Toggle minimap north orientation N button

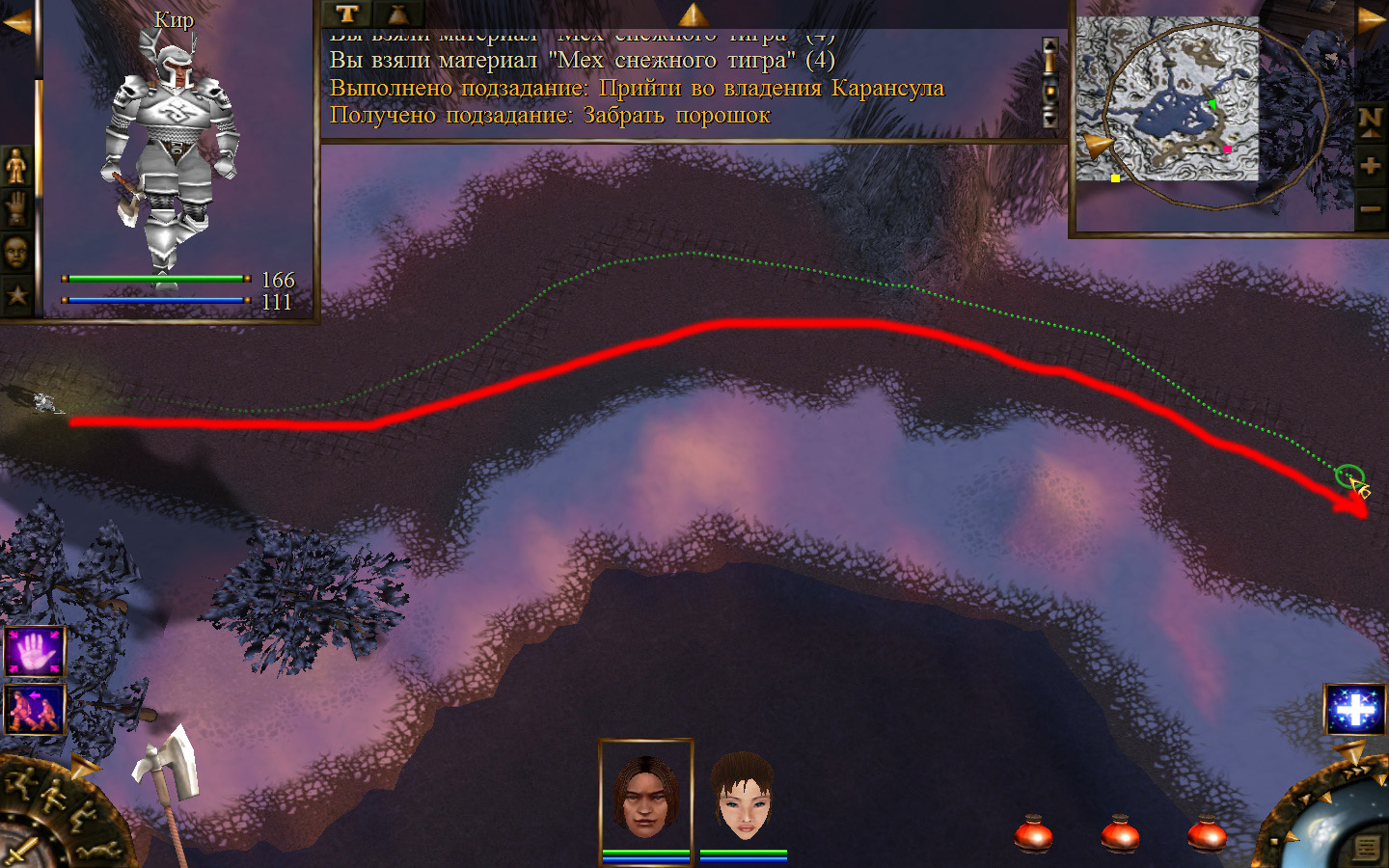point(1371,122)
